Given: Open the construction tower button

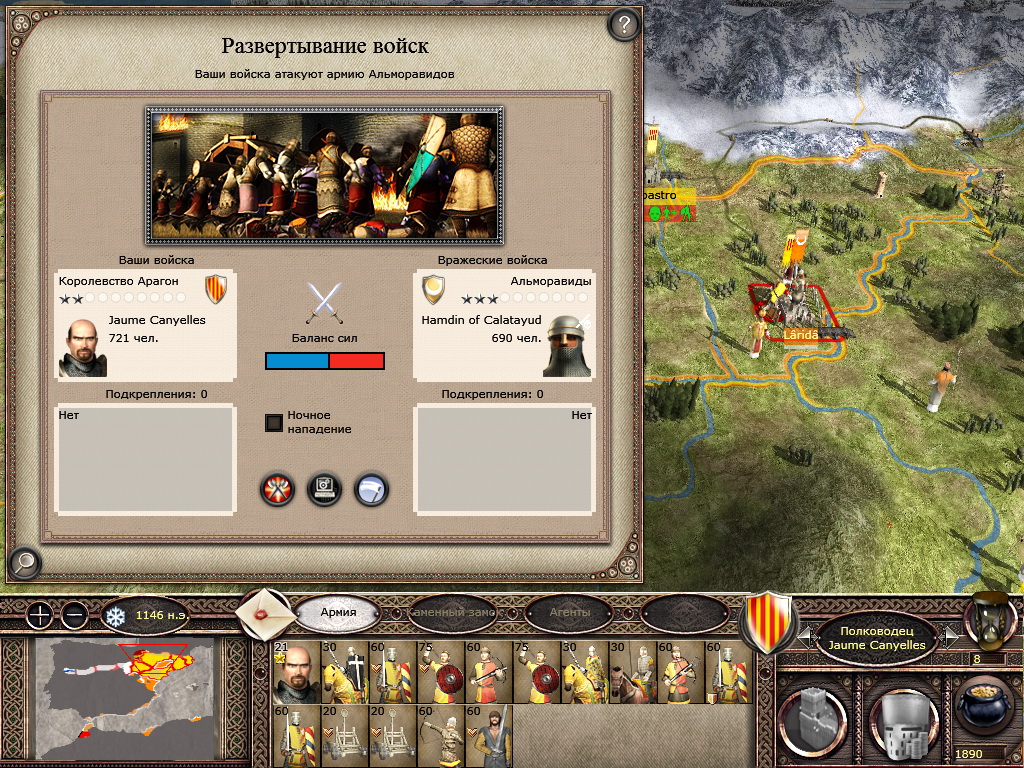Looking at the screenshot, I should point(814,719).
